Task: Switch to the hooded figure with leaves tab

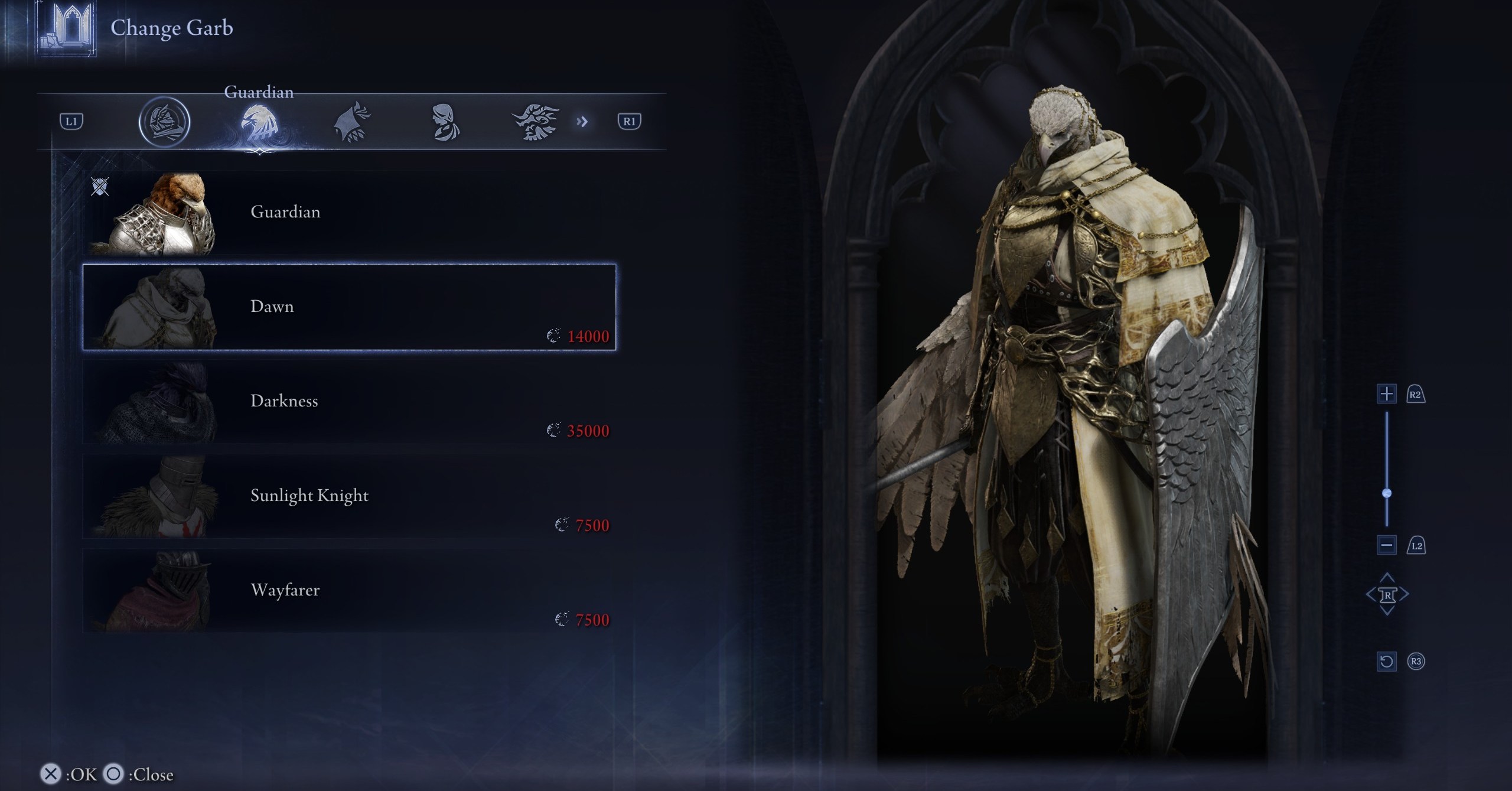Action: coord(353,122)
